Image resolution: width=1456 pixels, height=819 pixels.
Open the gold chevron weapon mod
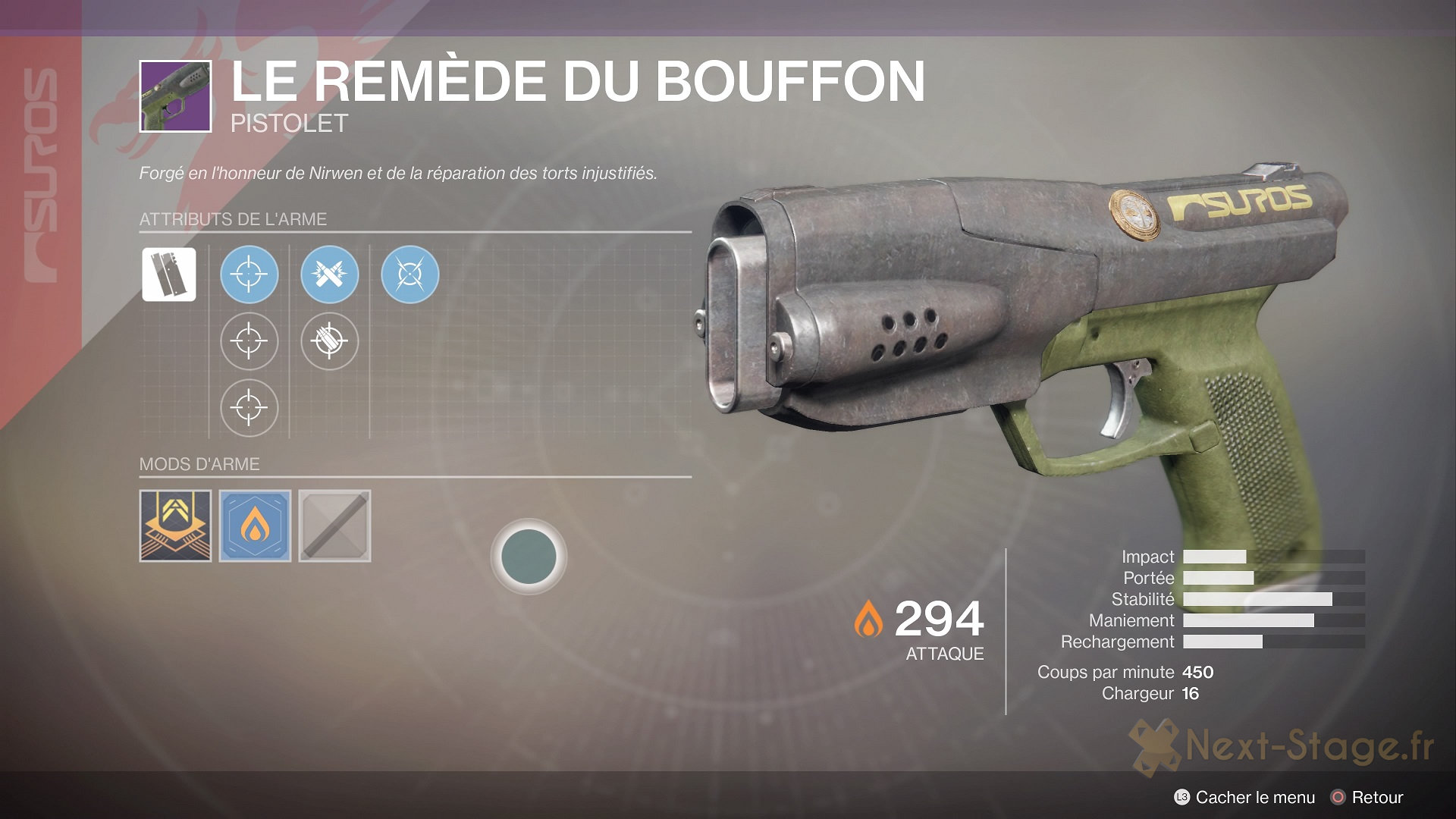175,526
